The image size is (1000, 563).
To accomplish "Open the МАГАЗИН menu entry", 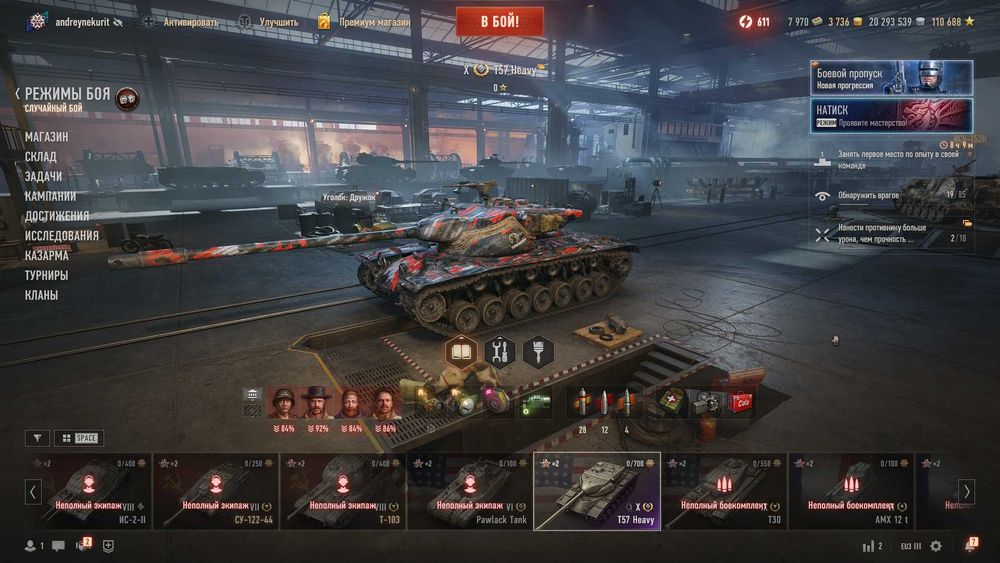I will [47, 137].
